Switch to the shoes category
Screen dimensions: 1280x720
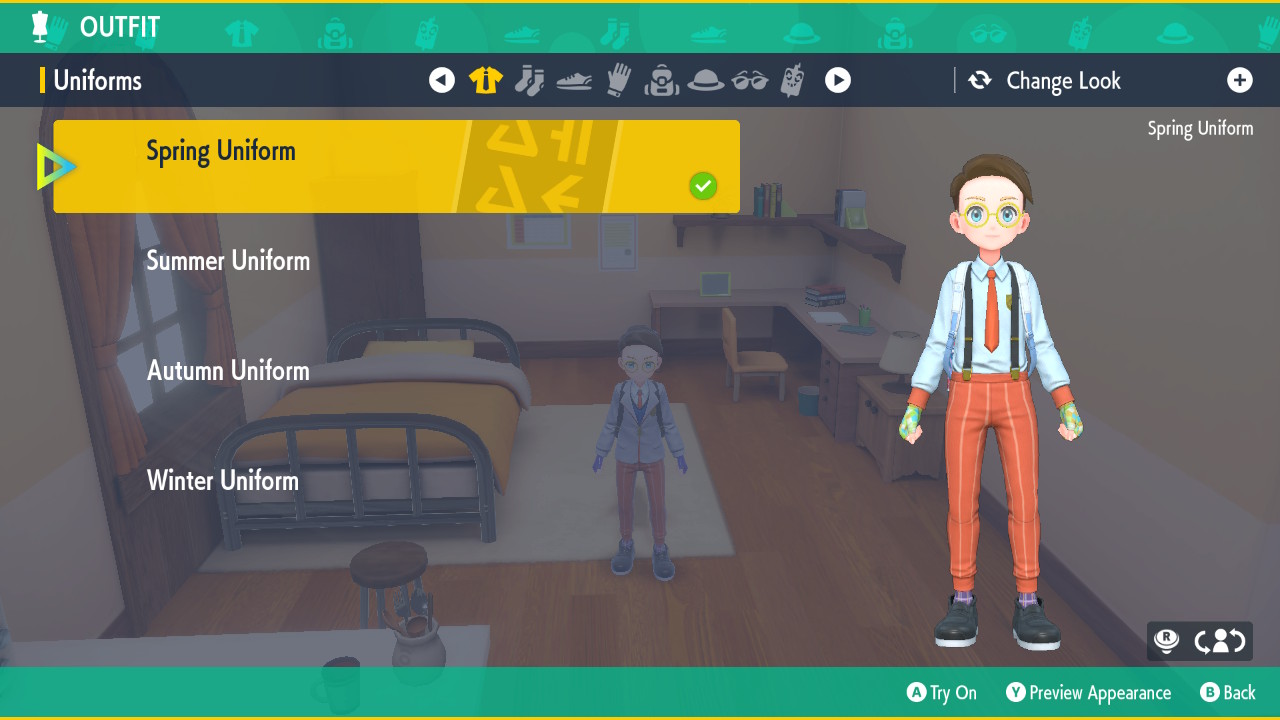pyautogui.click(x=574, y=81)
